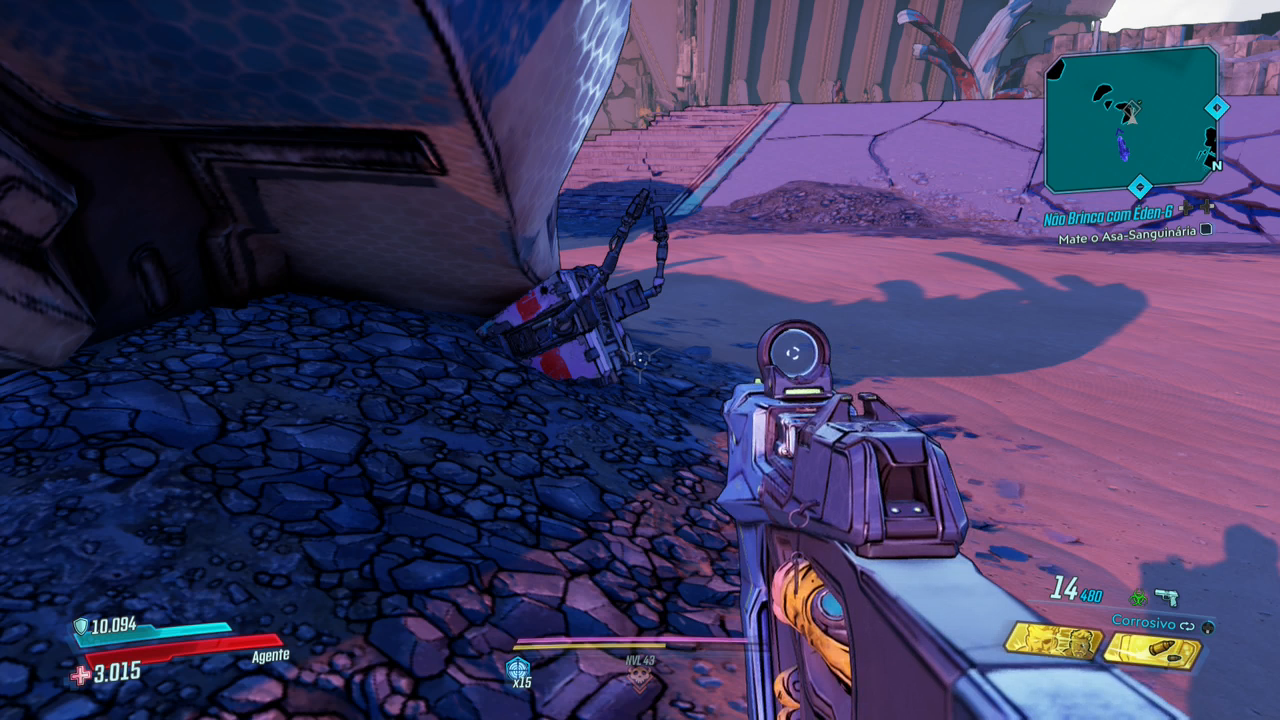Image resolution: width=1280 pixels, height=720 pixels.
Task: Click the red health cross icon
Action: point(81,675)
